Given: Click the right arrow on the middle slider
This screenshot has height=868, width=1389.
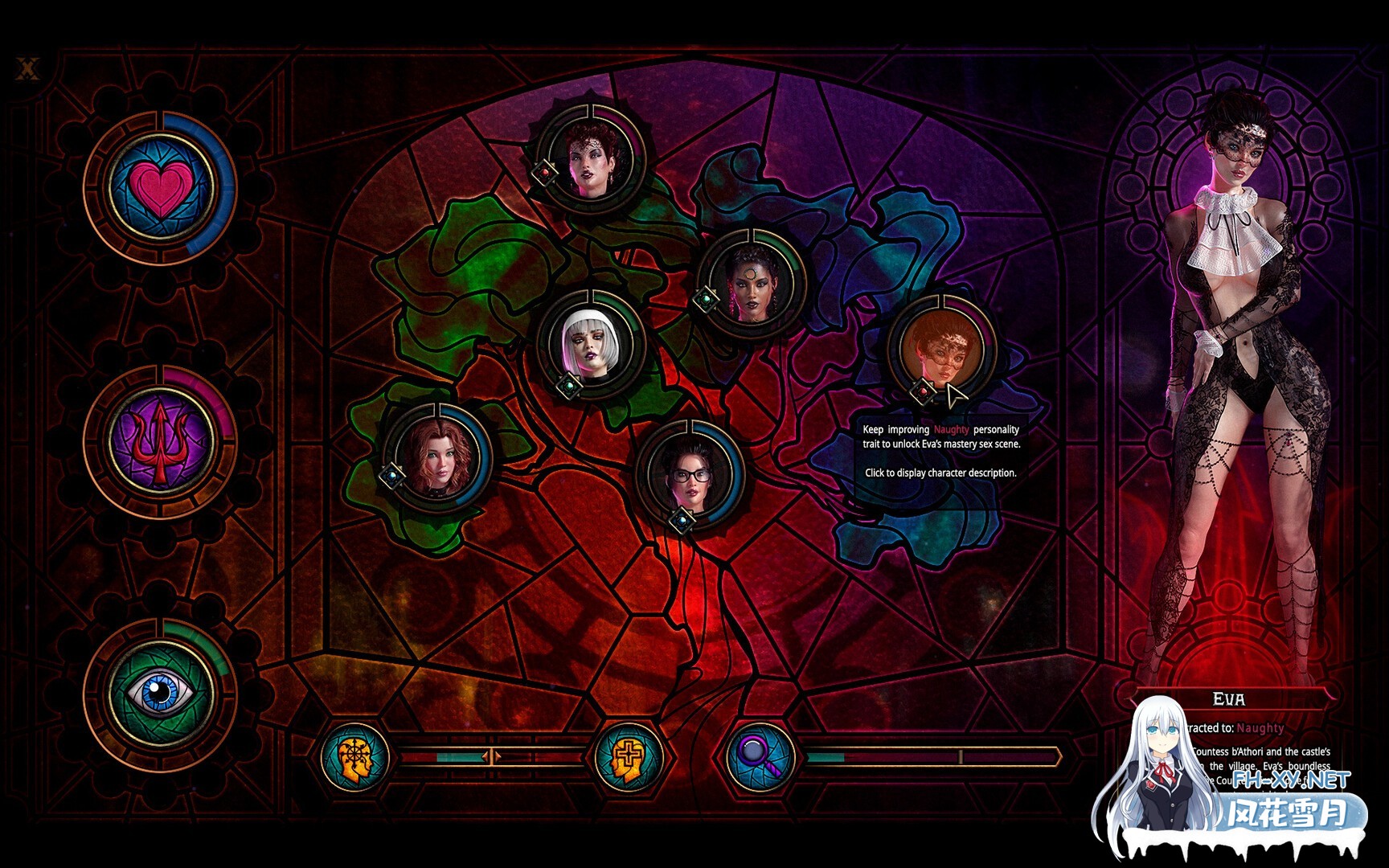Looking at the screenshot, I should point(496,756).
